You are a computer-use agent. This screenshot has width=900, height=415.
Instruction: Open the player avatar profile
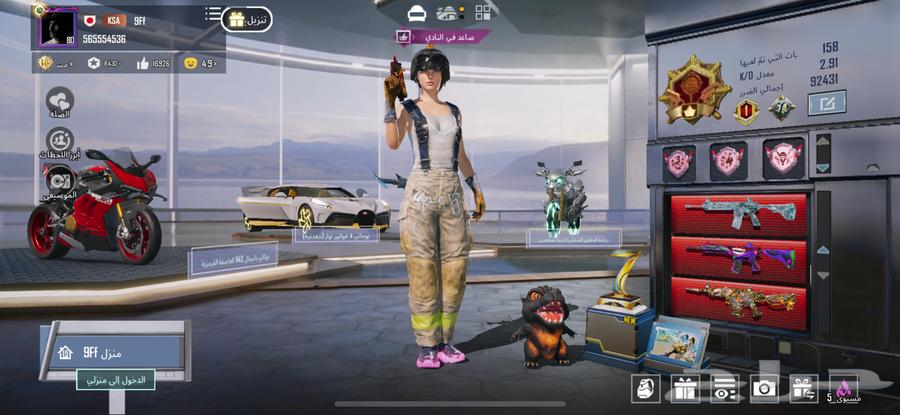tap(58, 27)
